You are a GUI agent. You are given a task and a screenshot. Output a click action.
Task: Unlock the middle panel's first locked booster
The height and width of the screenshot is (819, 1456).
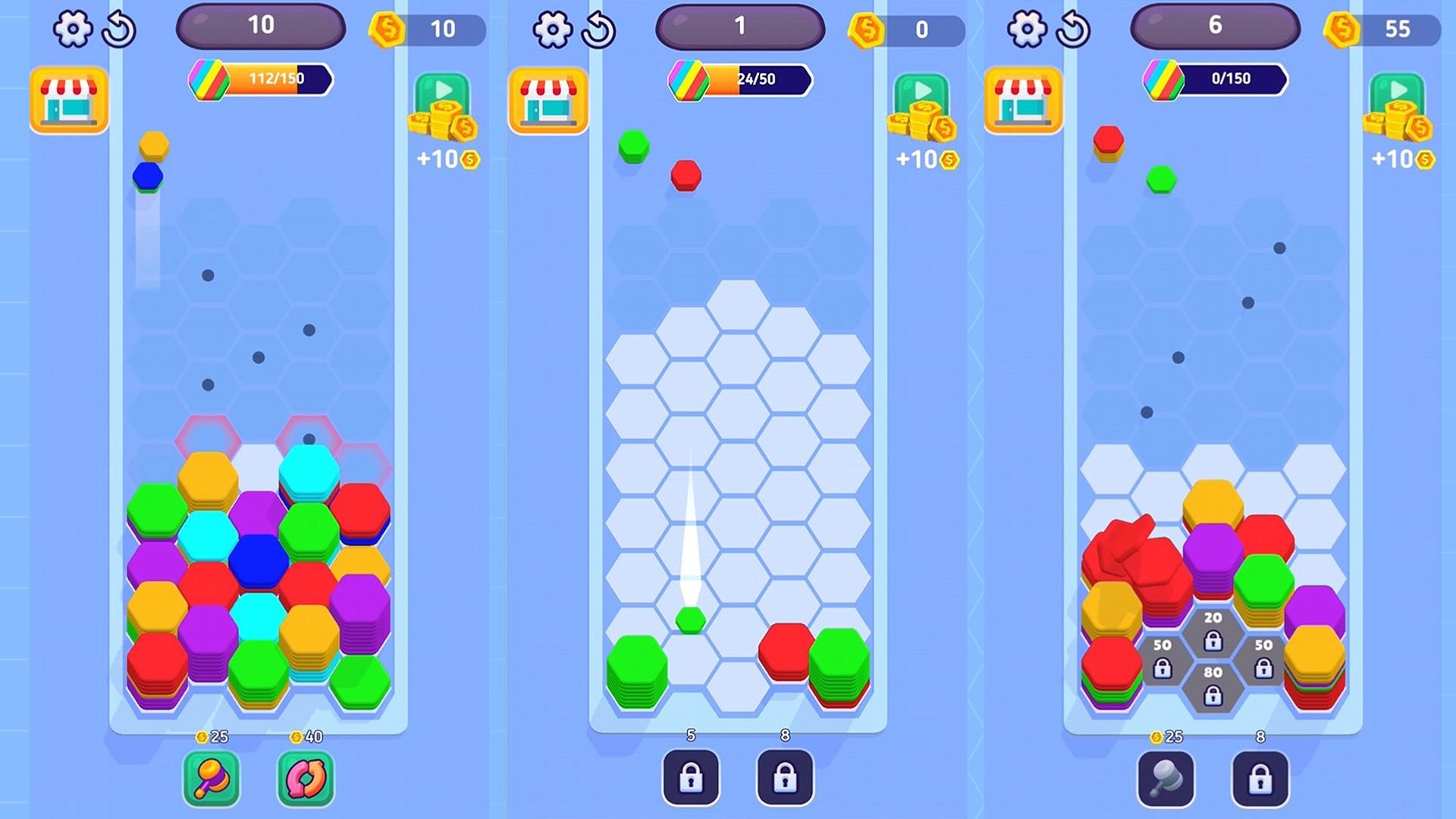tap(691, 778)
